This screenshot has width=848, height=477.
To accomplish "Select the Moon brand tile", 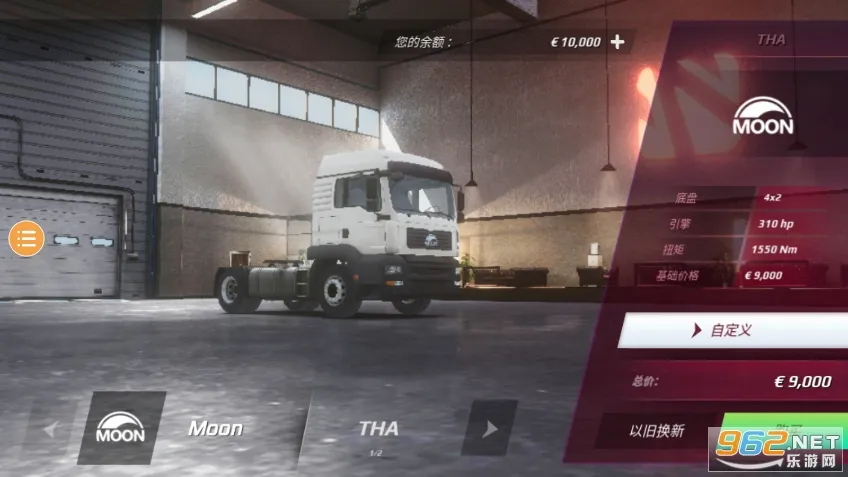I will click(121, 429).
